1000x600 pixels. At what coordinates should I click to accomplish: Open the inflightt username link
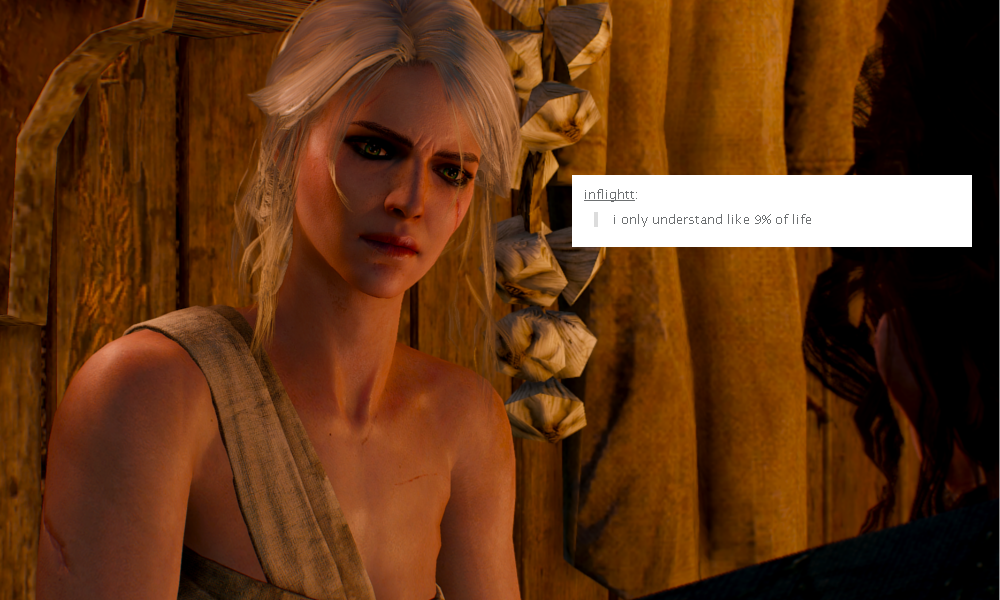coord(609,194)
